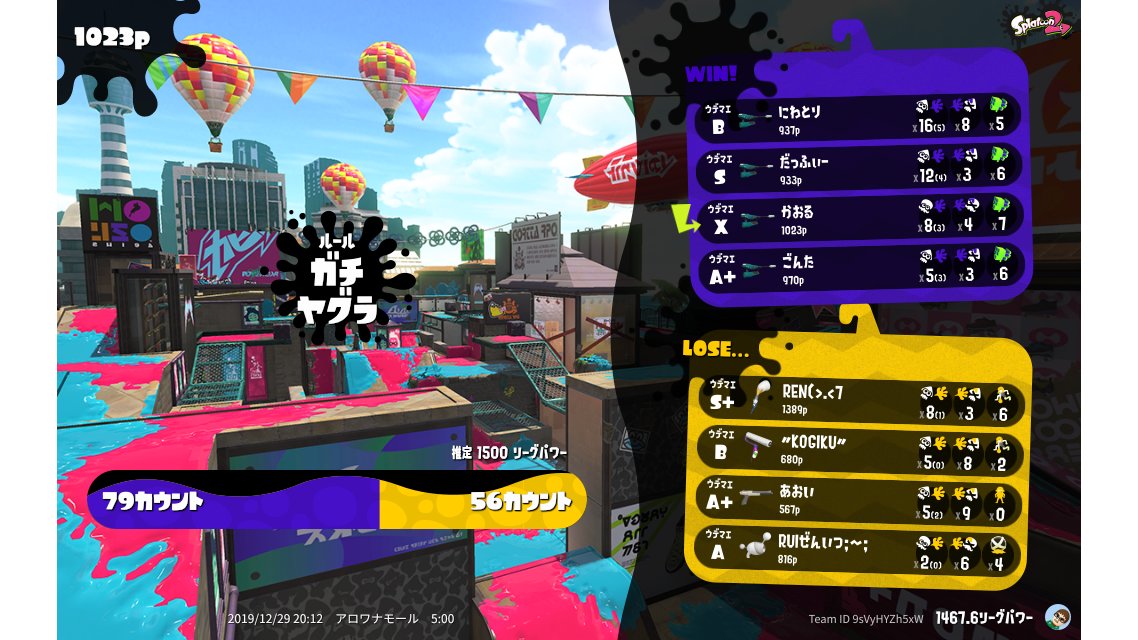Click the user avatar beside league power
Viewport: 1138px width, 640px height.
coord(1056,616)
